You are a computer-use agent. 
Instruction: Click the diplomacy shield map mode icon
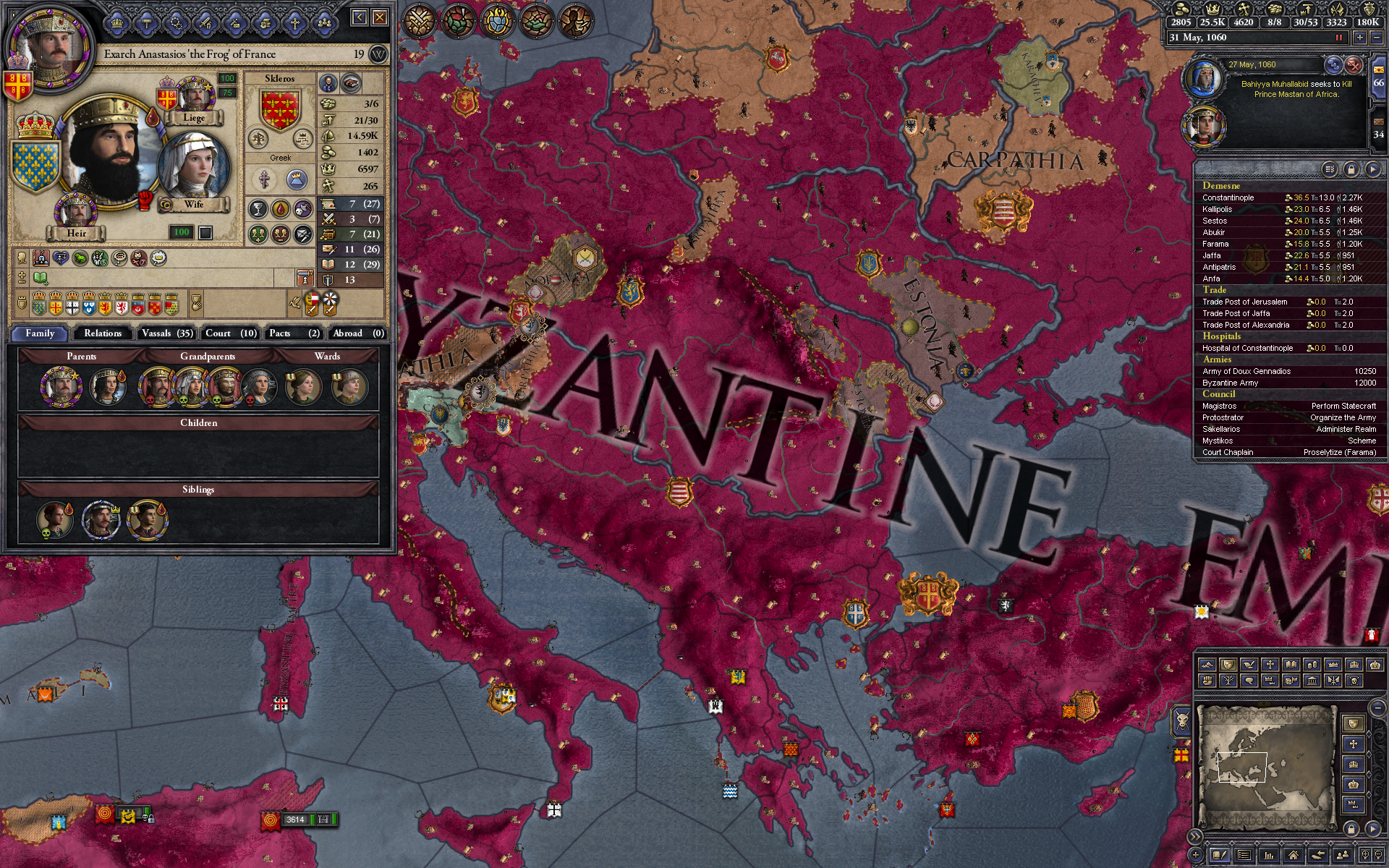[1228, 665]
